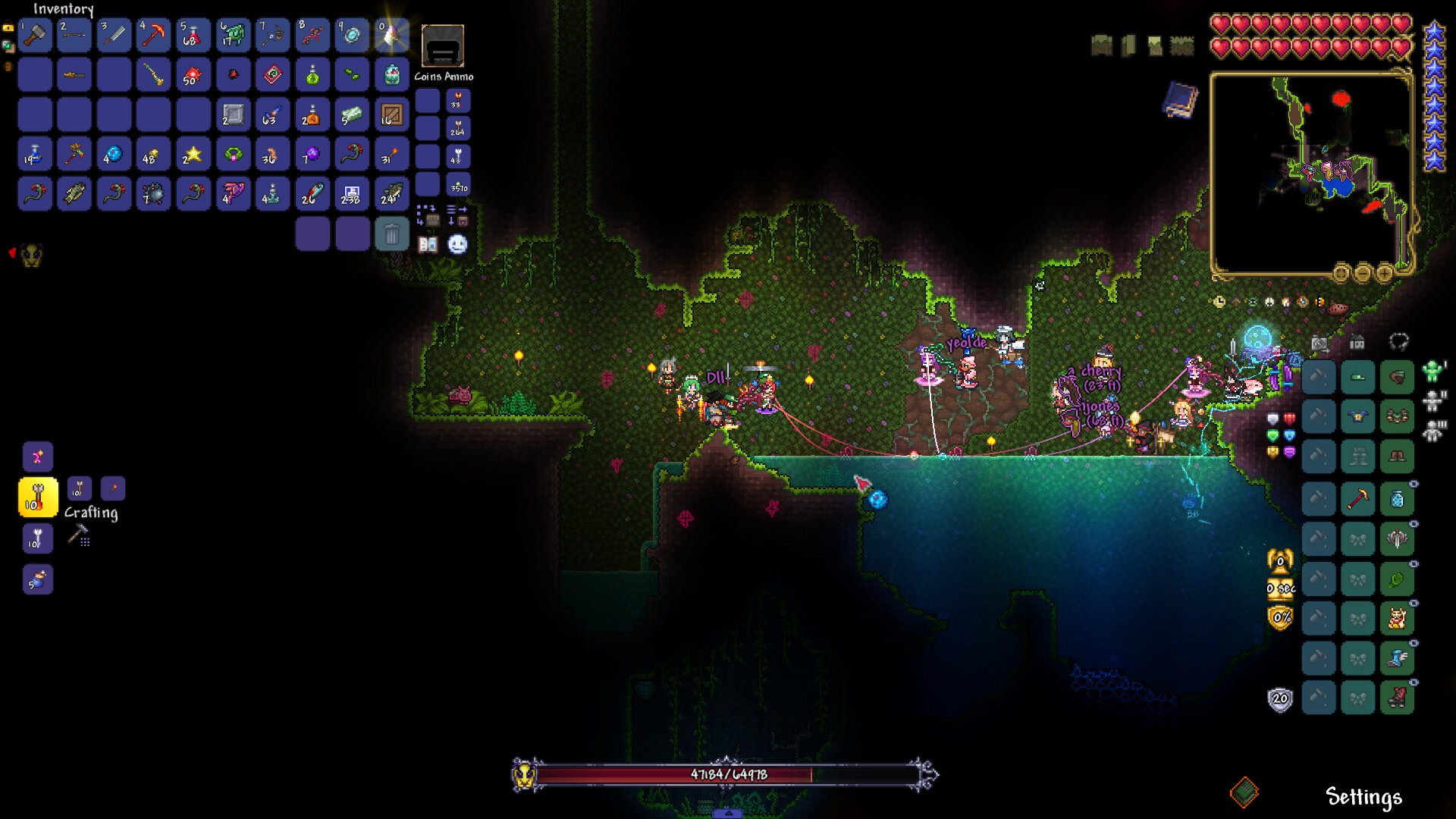The height and width of the screenshot is (819, 1456).
Task: Select the flaming arrow ammo slot
Action: pos(458,101)
